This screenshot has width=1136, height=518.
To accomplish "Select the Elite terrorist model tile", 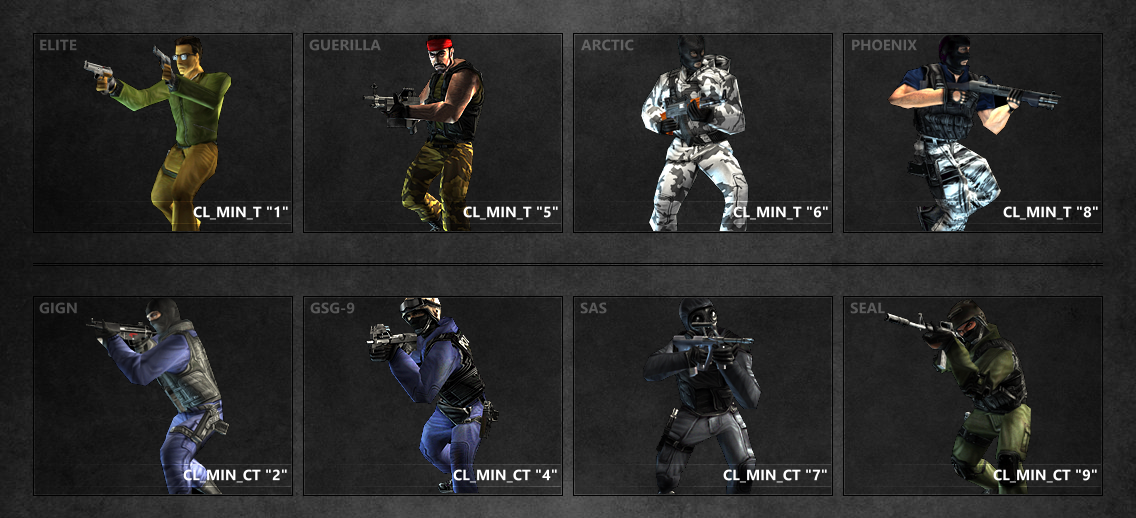I will [163, 133].
